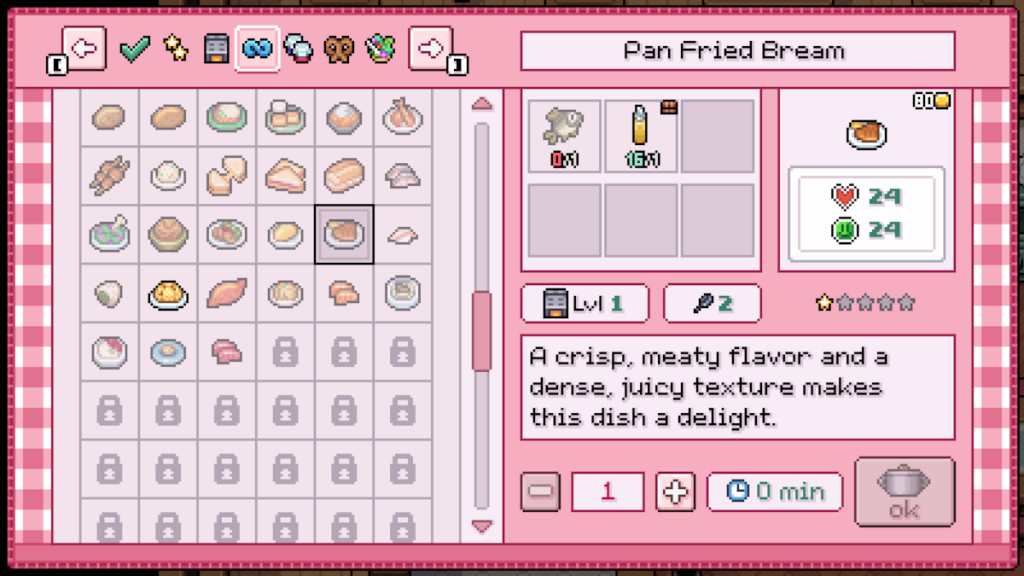Decrease cooking quantity with minus button
The image size is (1024, 576).
coord(541,492)
